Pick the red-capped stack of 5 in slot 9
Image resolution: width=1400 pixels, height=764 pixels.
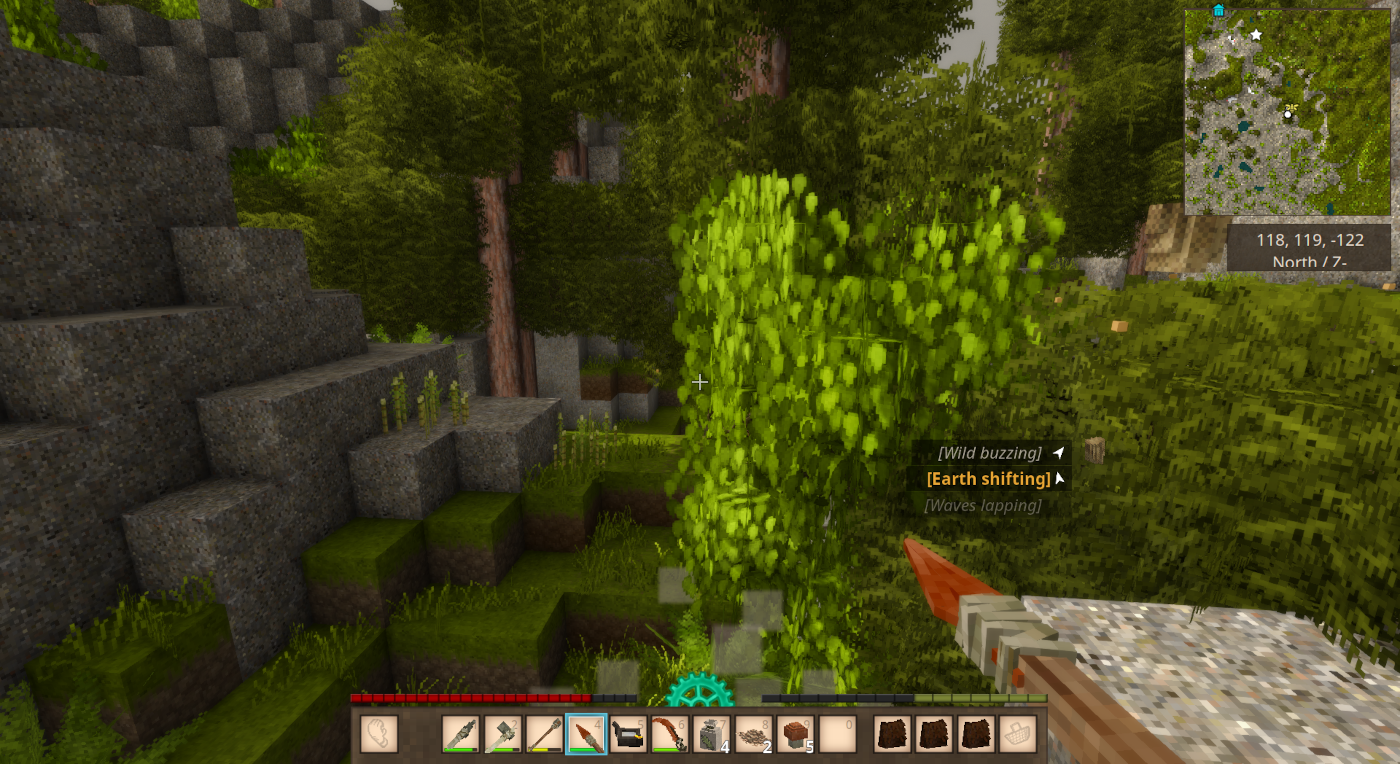pyautogui.click(x=796, y=734)
